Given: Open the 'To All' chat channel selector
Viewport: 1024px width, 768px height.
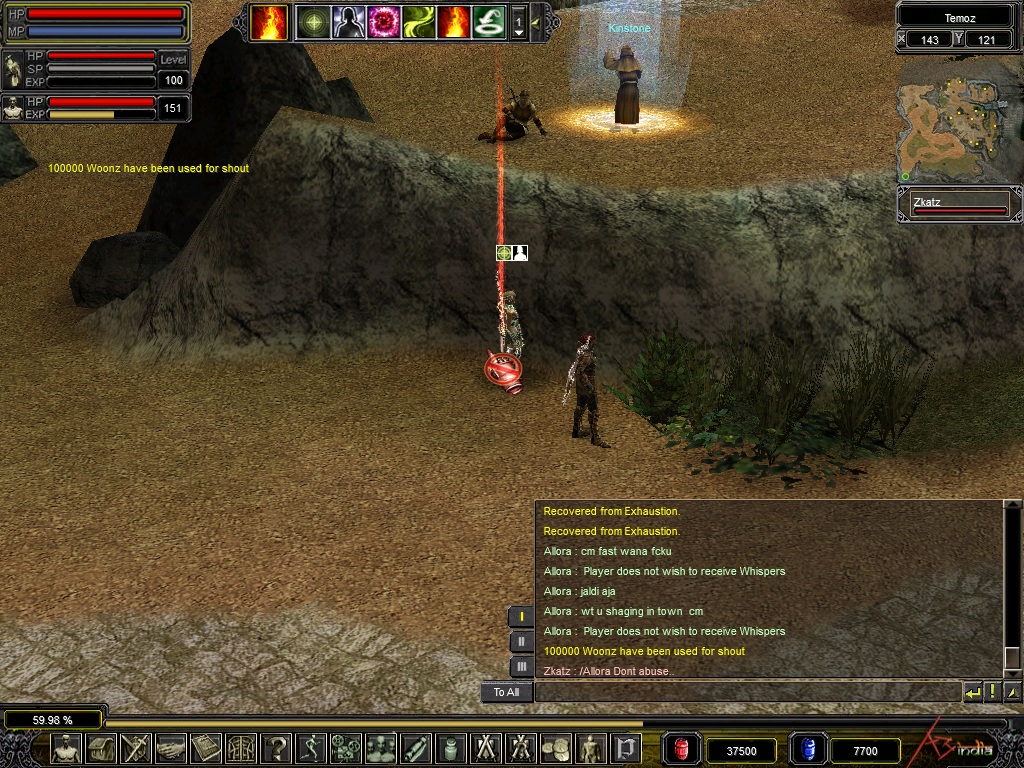Looking at the screenshot, I should pos(506,692).
